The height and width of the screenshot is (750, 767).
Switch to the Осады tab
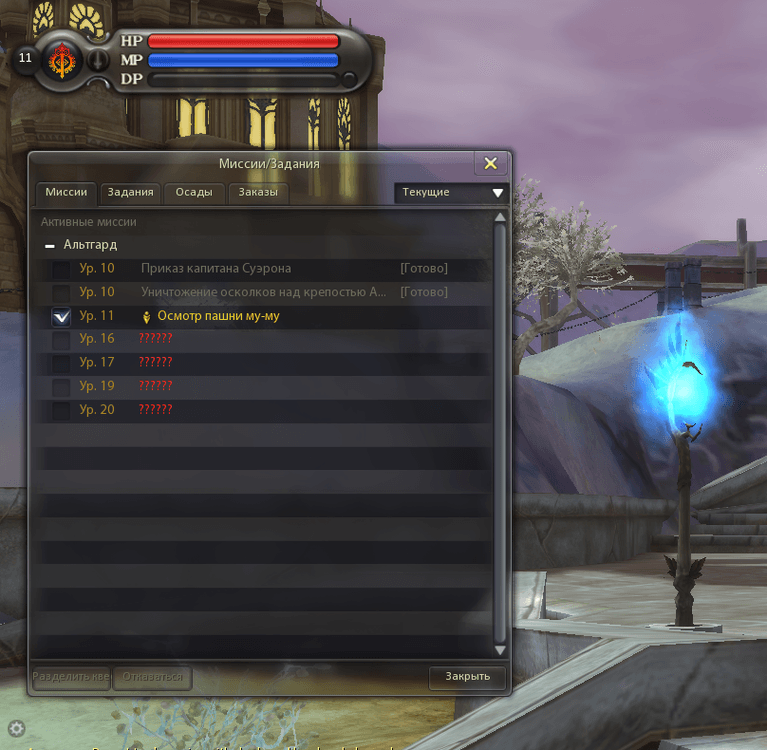(x=194, y=192)
